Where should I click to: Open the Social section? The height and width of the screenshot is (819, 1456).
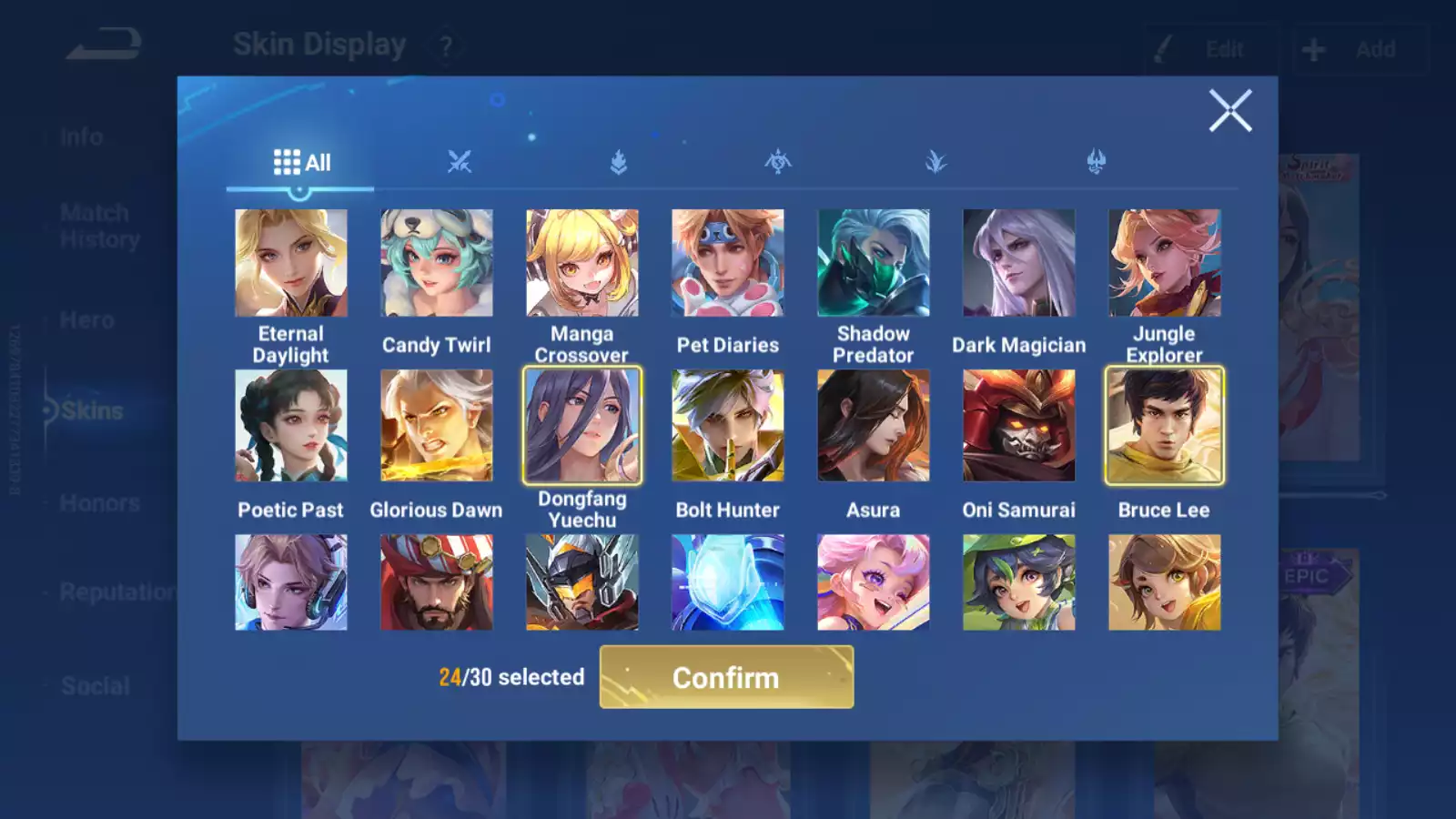[94, 685]
